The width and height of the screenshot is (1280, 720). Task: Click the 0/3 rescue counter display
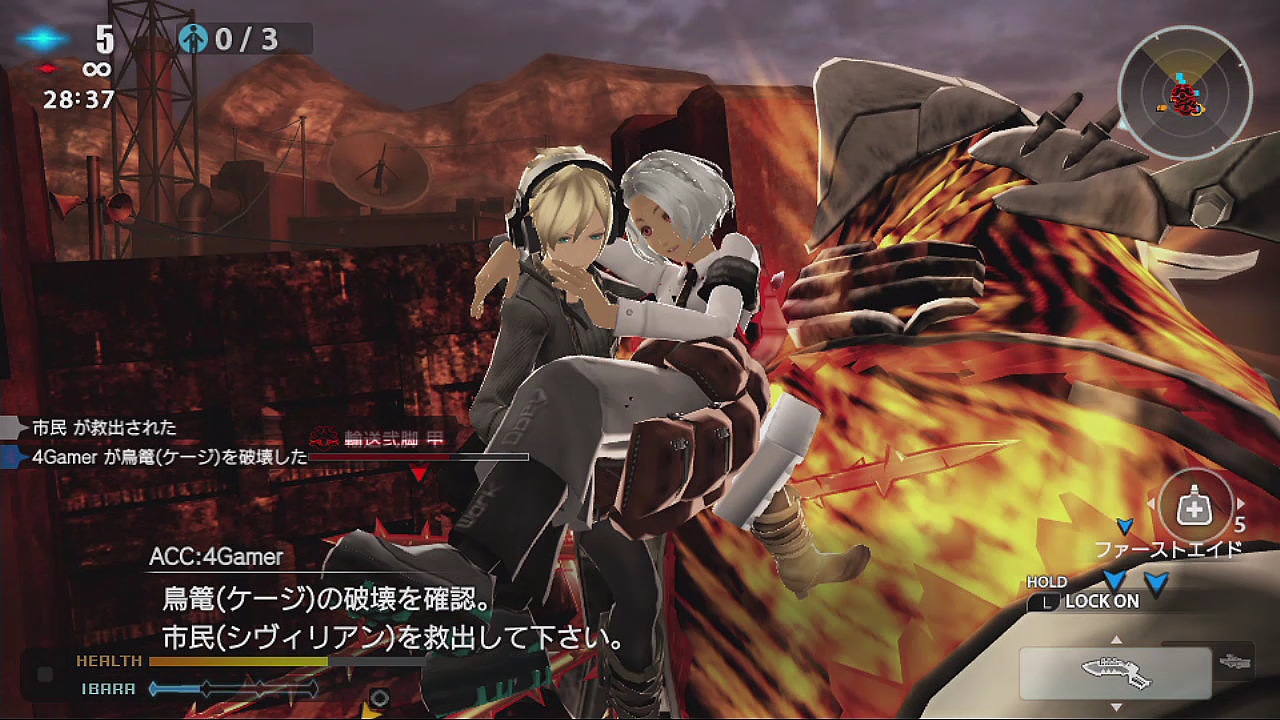coord(243,40)
